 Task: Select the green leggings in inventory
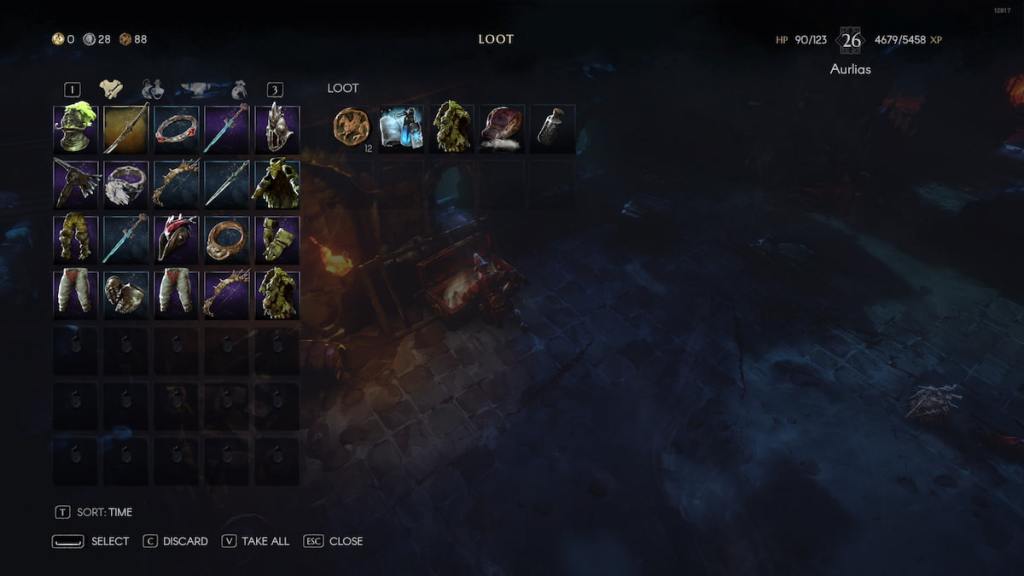75,239
